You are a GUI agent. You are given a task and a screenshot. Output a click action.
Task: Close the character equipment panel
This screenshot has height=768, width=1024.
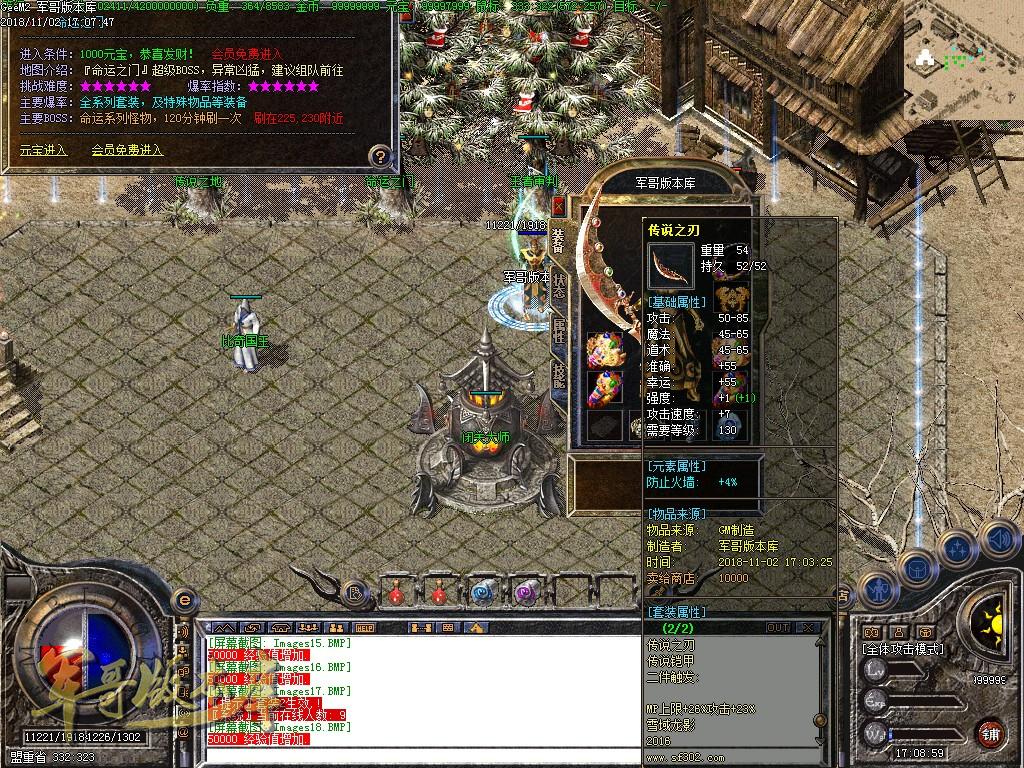pyautogui.click(x=558, y=207)
